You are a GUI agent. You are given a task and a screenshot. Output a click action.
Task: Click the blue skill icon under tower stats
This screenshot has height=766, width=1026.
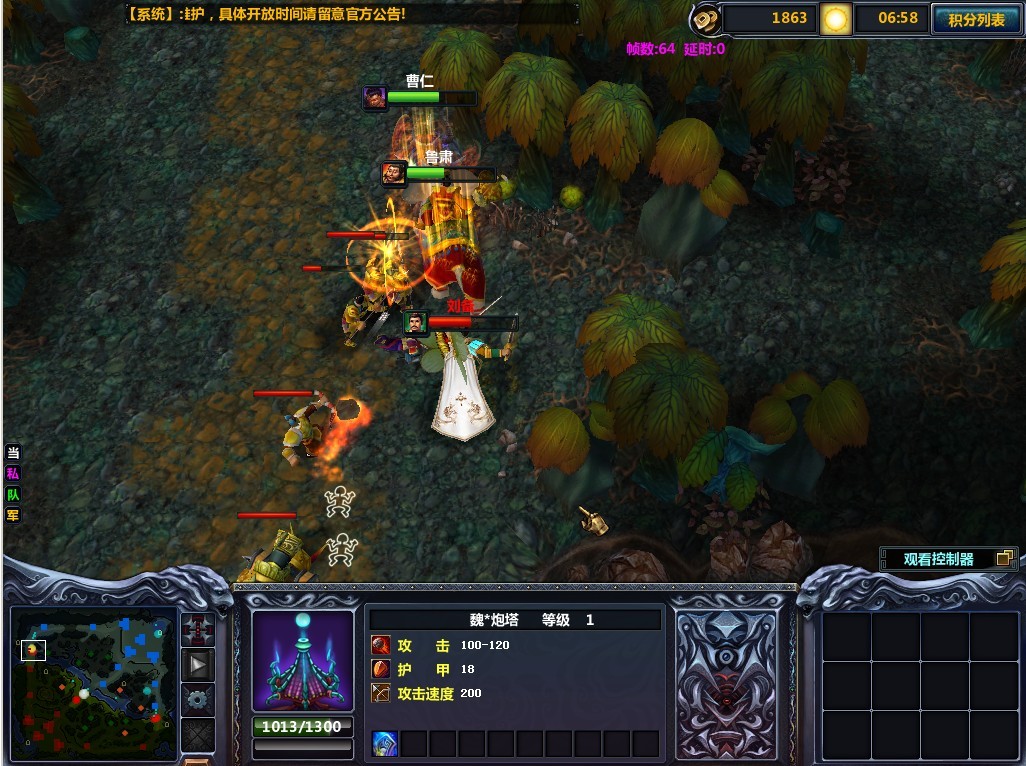click(385, 743)
